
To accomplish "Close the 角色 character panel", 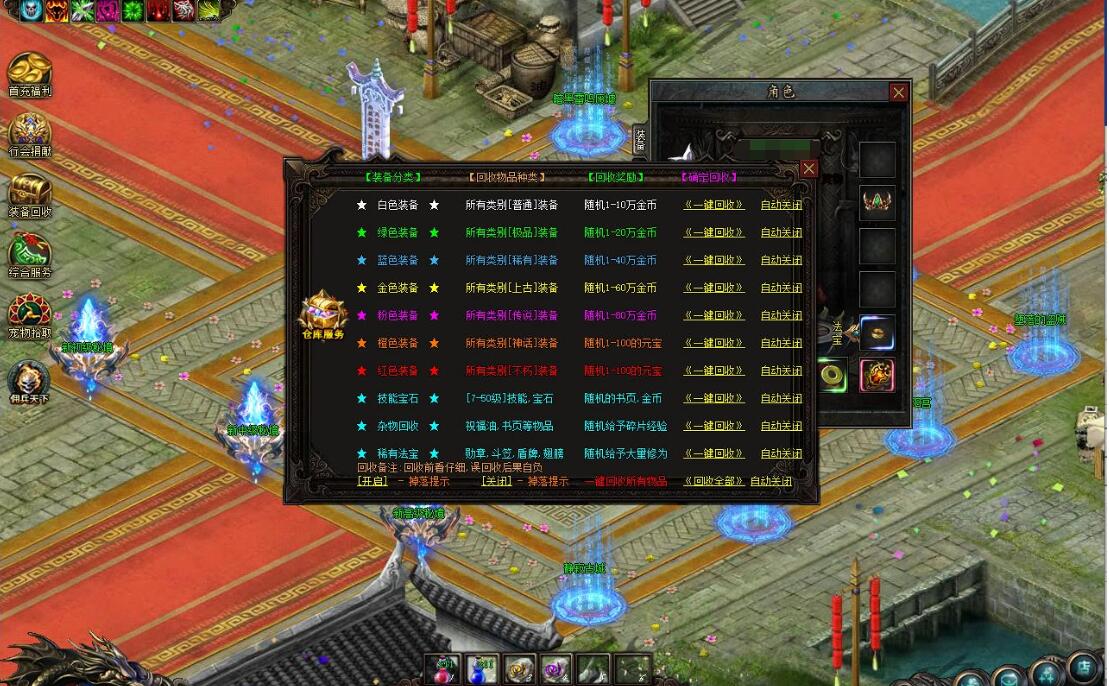I will coord(898,93).
